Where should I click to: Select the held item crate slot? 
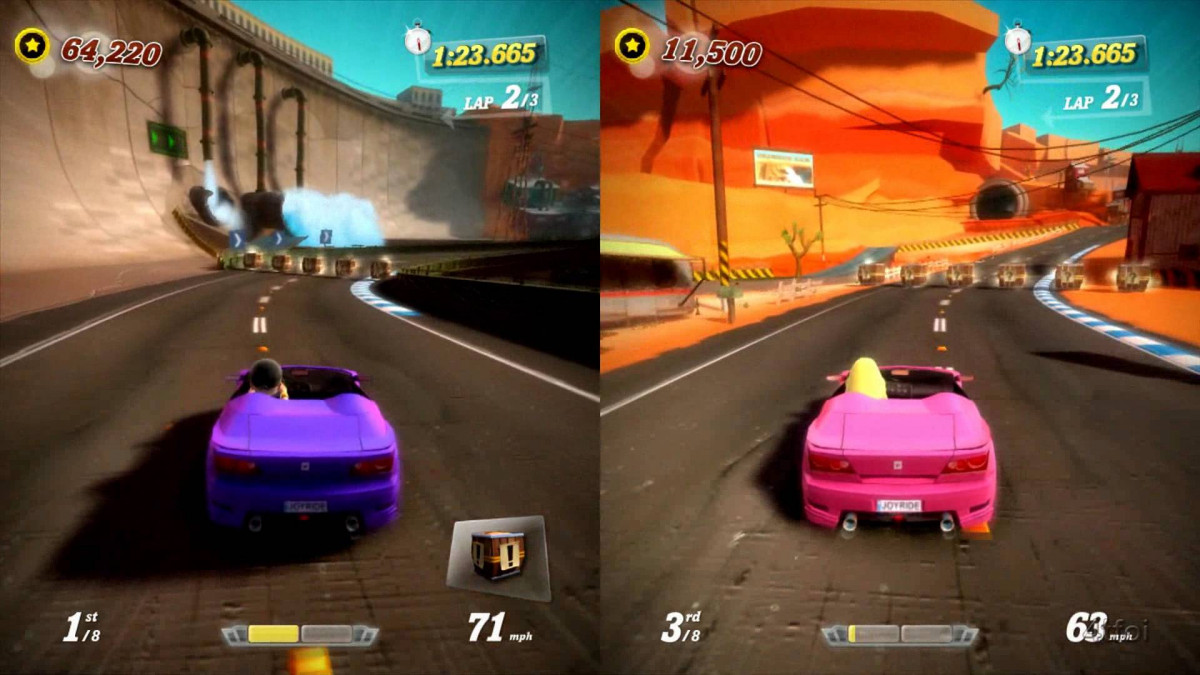pos(498,556)
